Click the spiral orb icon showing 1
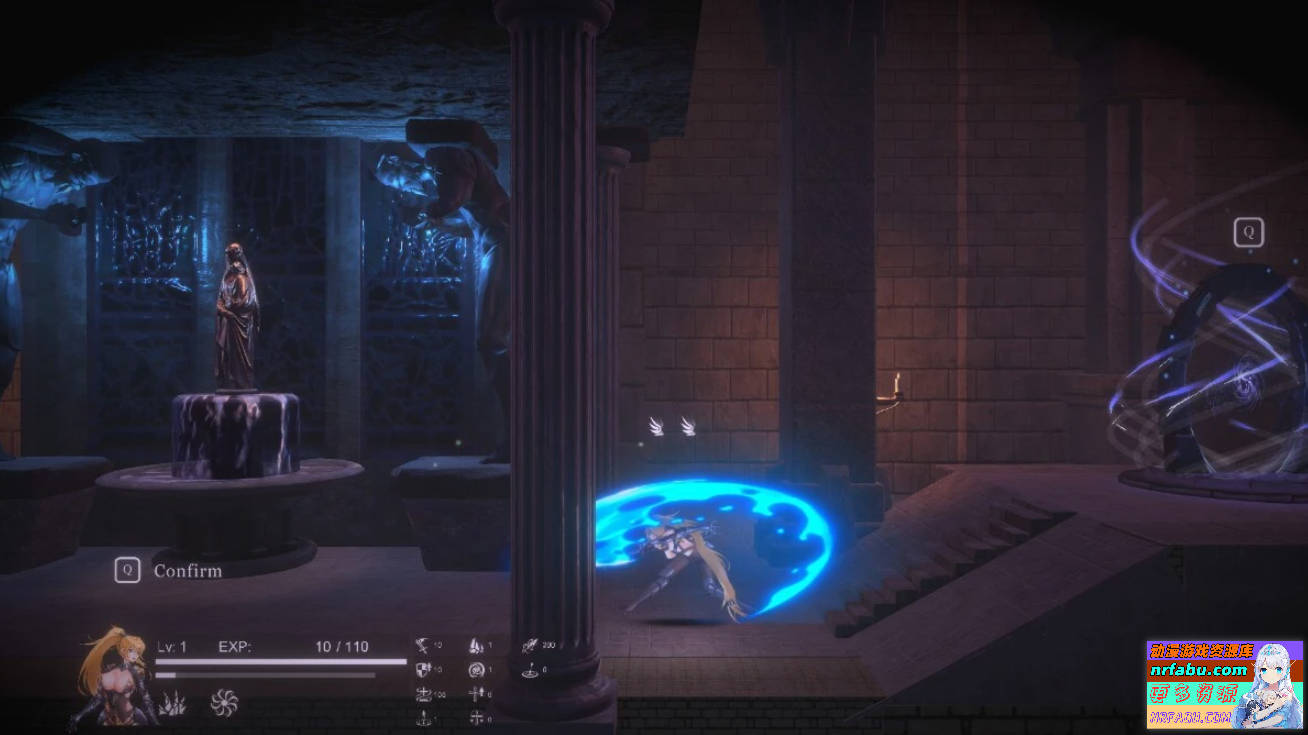This screenshot has width=1308, height=735. coord(477,670)
